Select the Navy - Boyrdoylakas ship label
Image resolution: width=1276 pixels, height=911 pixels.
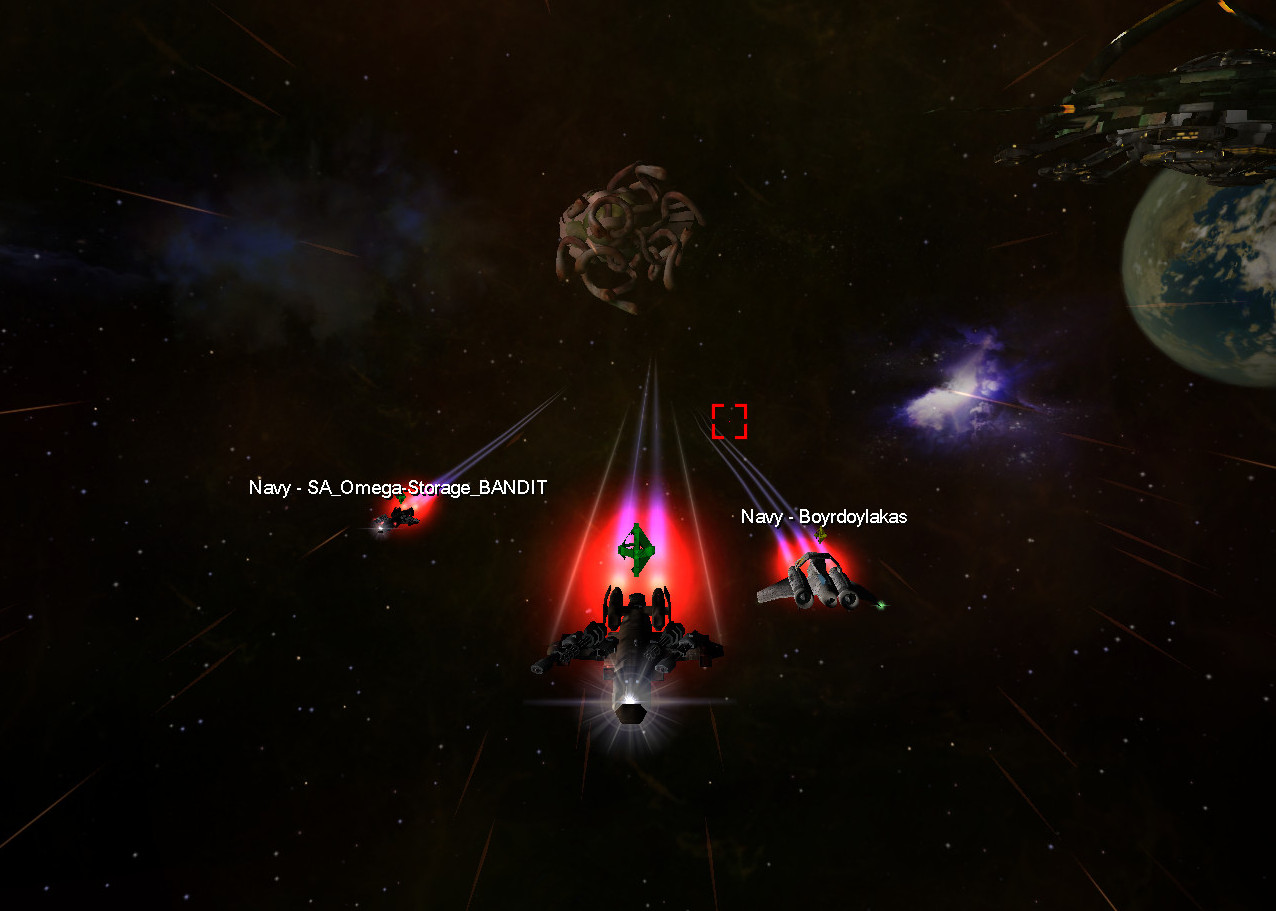pyautogui.click(x=823, y=517)
